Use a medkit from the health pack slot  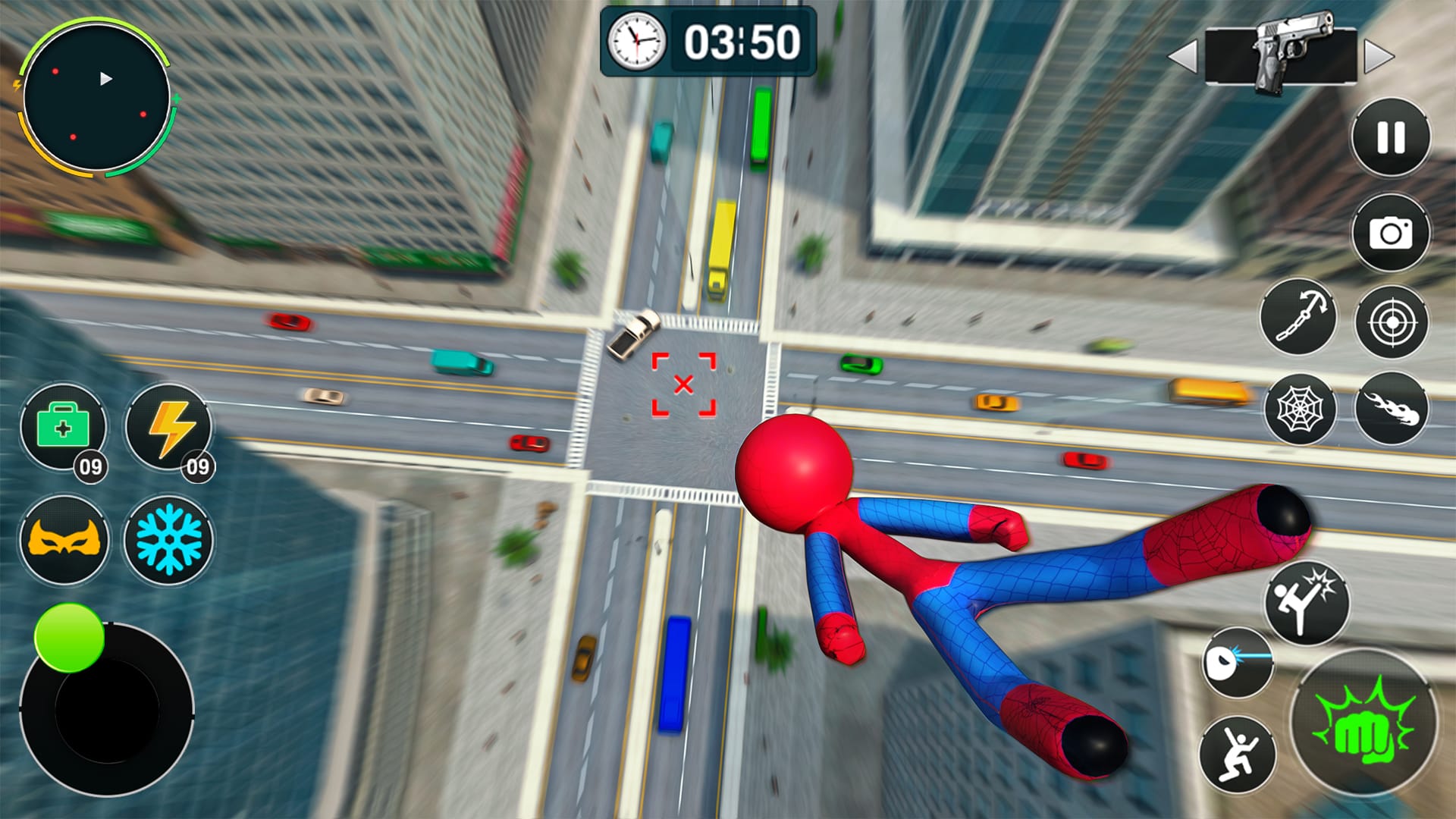64,428
